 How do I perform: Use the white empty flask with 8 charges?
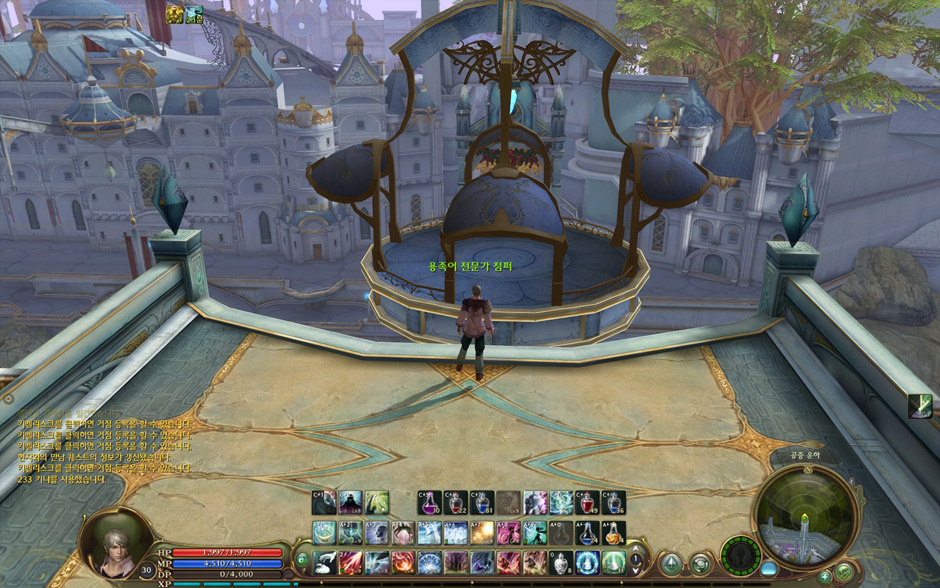tap(562, 563)
